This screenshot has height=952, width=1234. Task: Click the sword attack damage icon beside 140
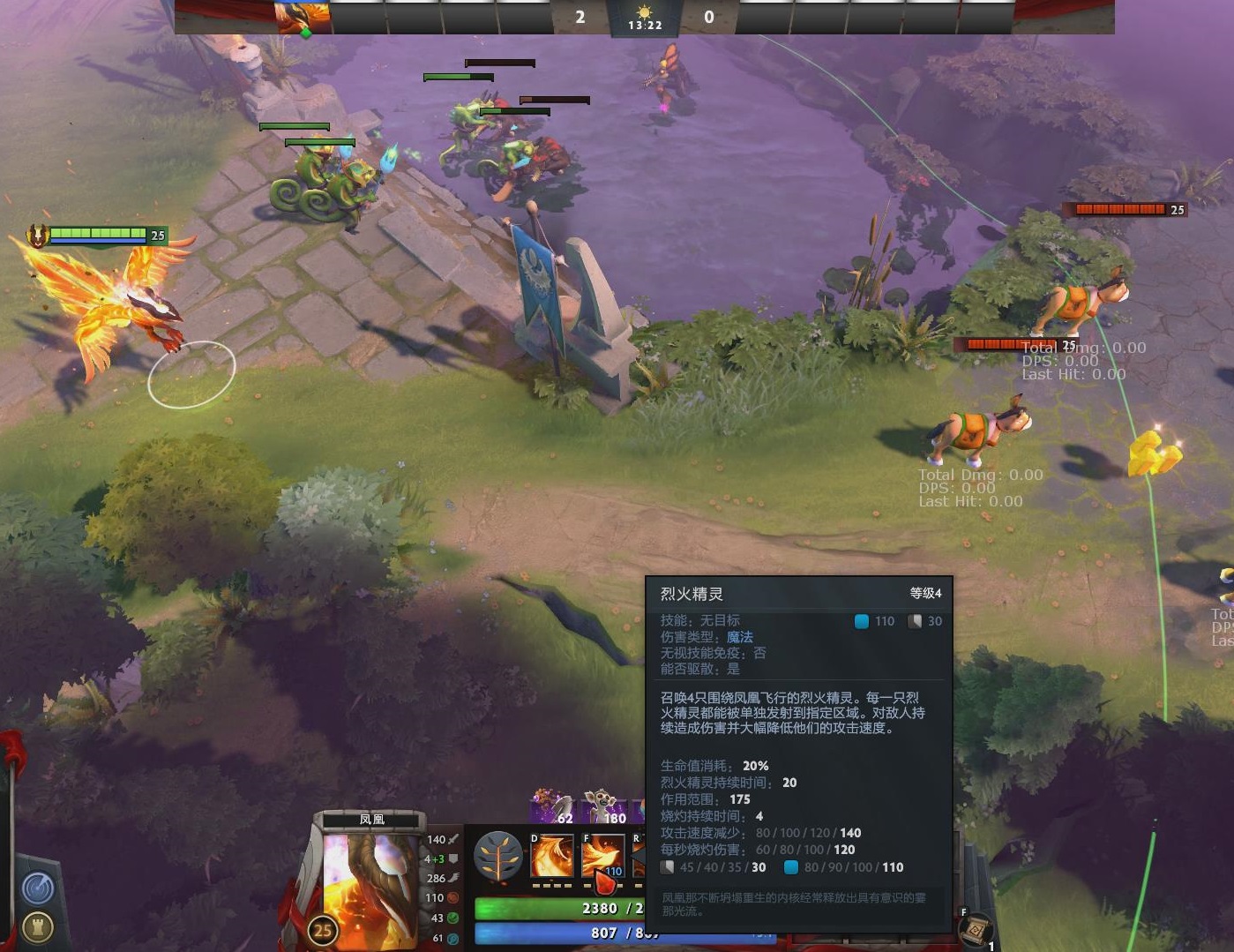454,839
